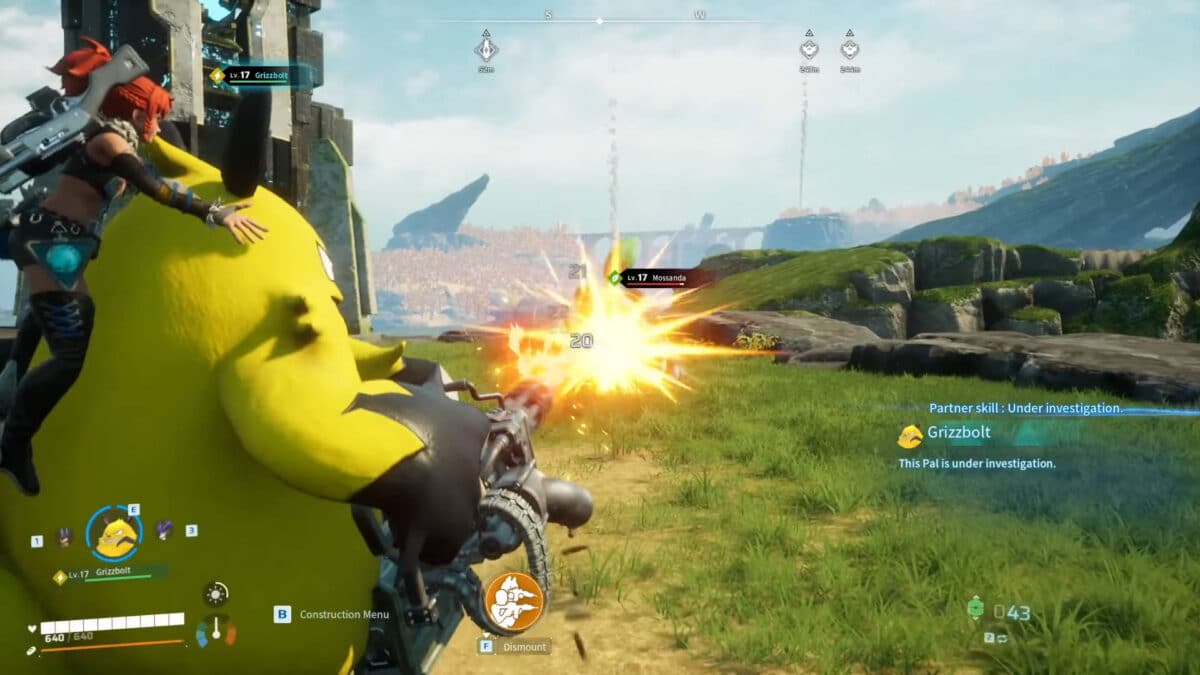This screenshot has height=675, width=1200.
Task: Select the active Grizzbolt pal portrait
Action: tap(115, 534)
